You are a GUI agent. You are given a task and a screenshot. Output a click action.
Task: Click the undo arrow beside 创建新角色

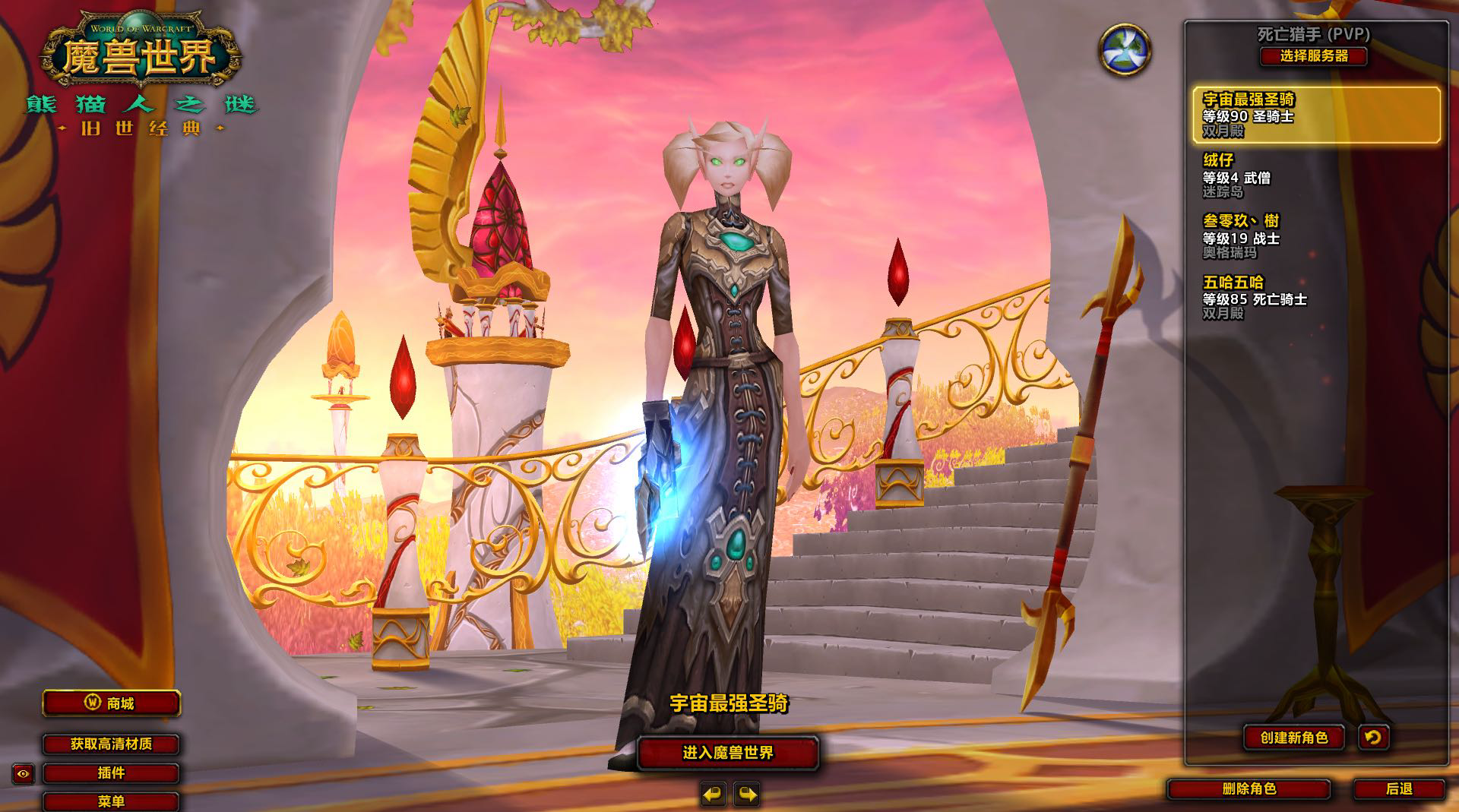click(x=1373, y=738)
